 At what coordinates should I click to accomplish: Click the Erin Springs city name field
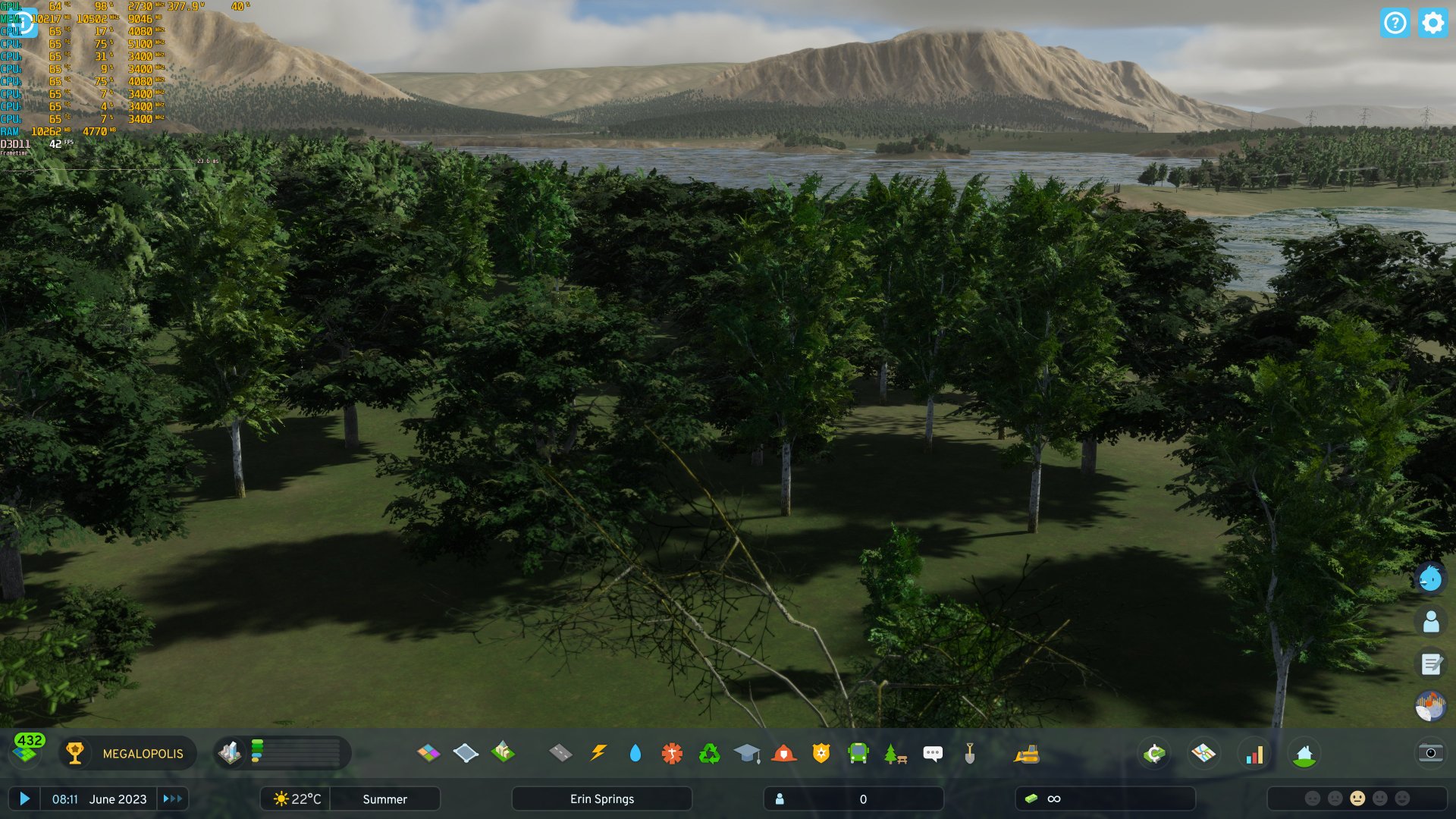602,799
